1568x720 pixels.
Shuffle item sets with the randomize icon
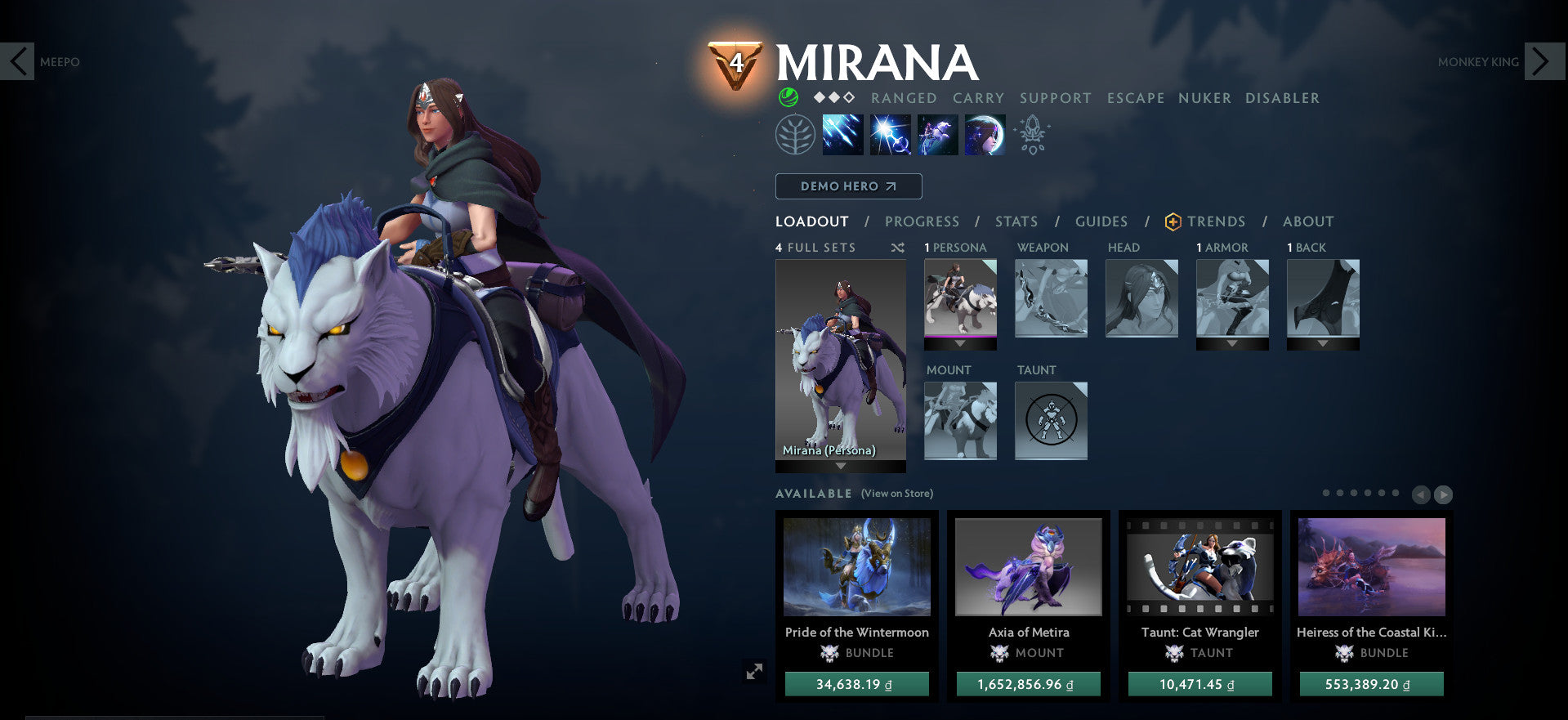coord(898,247)
